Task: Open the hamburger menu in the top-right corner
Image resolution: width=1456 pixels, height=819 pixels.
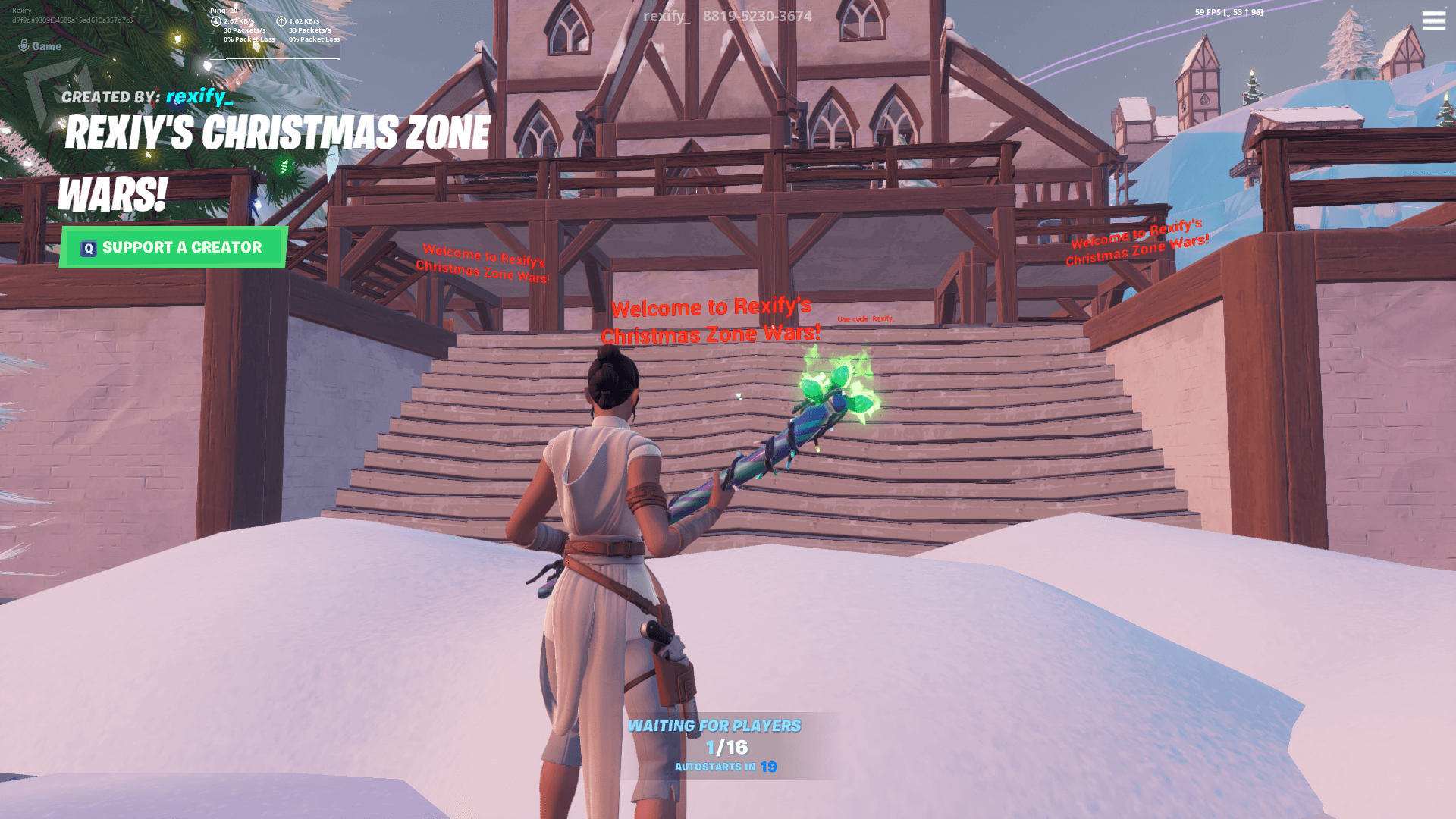Action: click(1433, 21)
